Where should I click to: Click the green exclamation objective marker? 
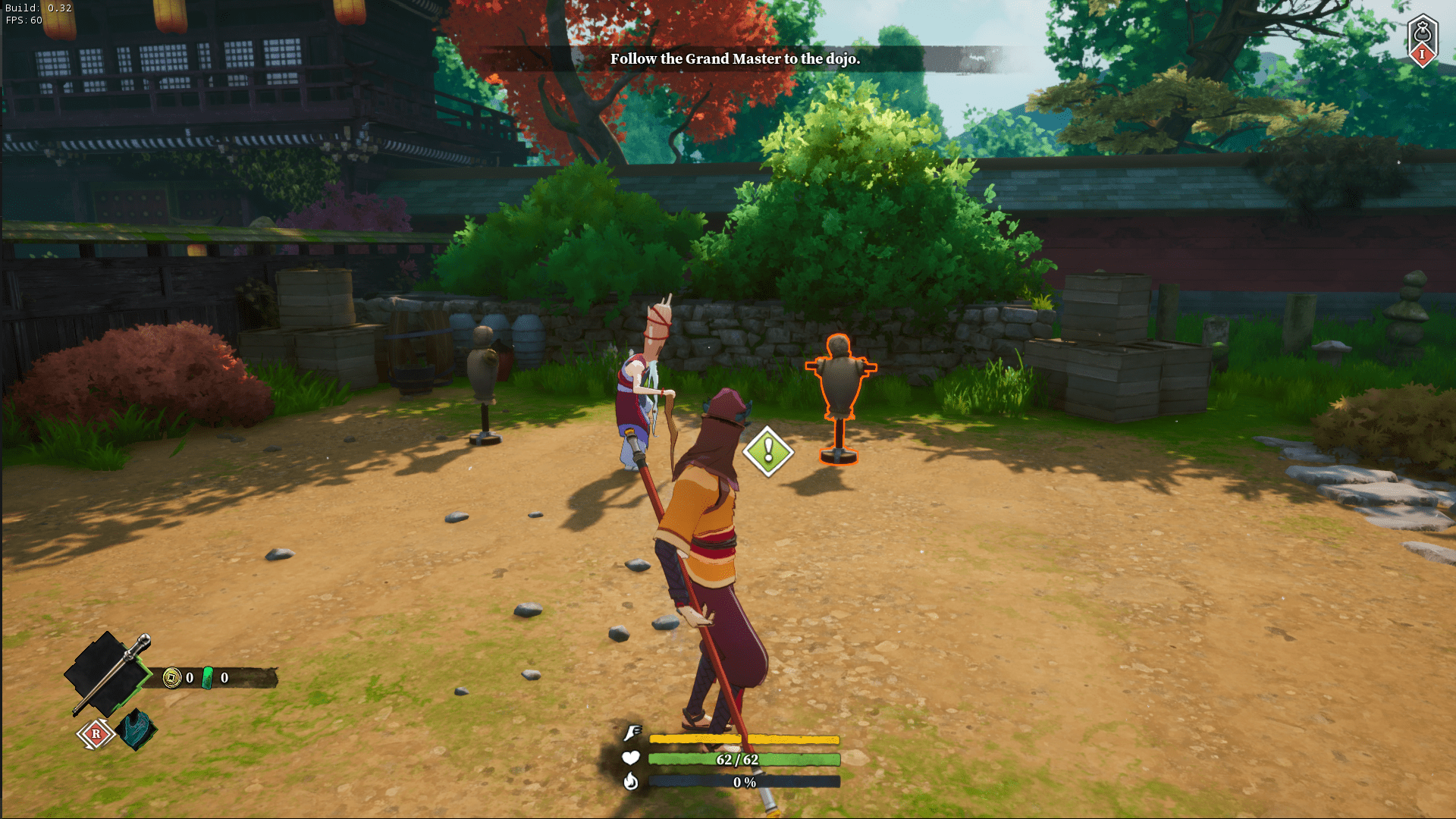coord(768,451)
